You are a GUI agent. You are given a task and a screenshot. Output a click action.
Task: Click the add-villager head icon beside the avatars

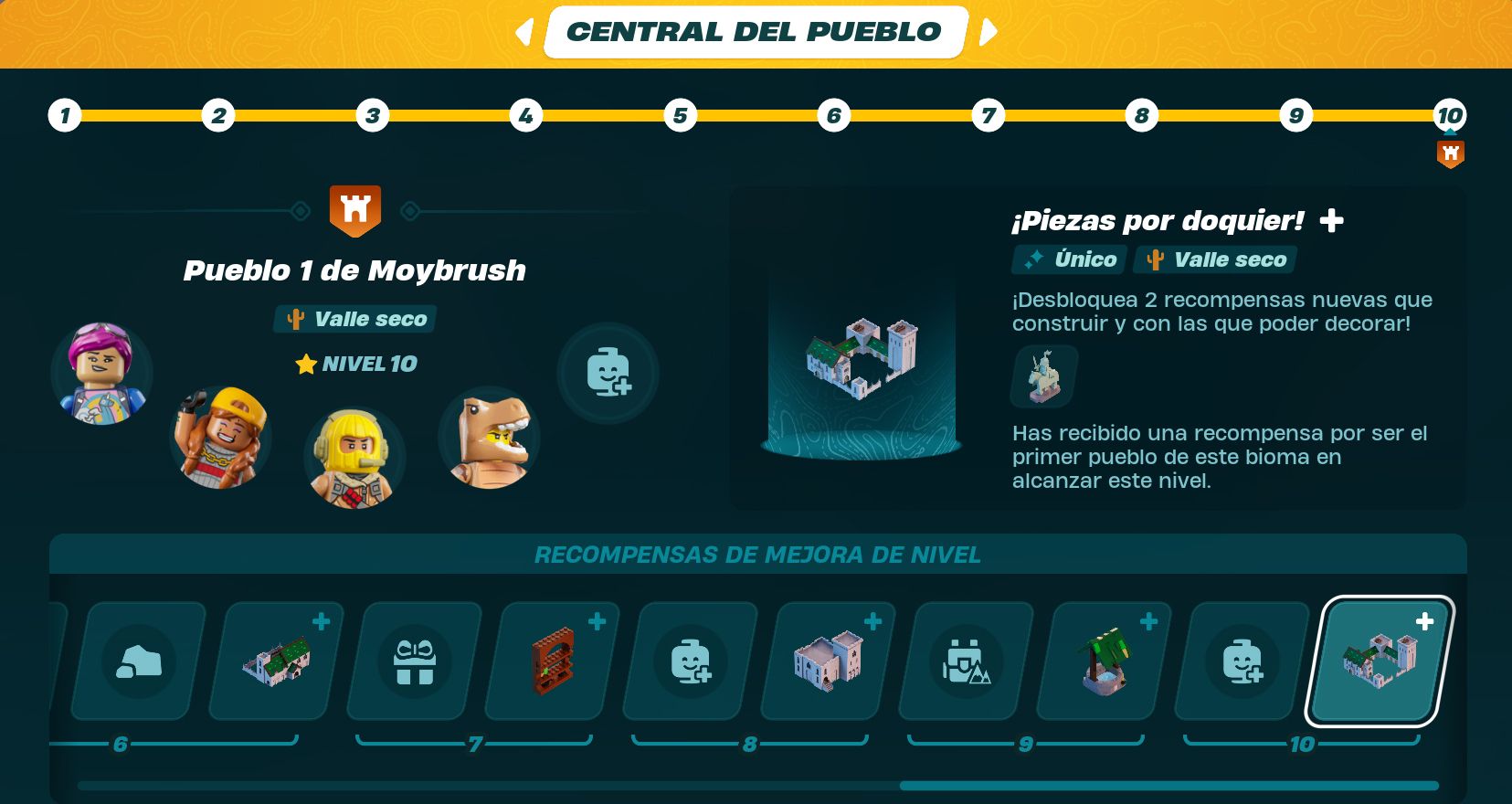coord(606,374)
